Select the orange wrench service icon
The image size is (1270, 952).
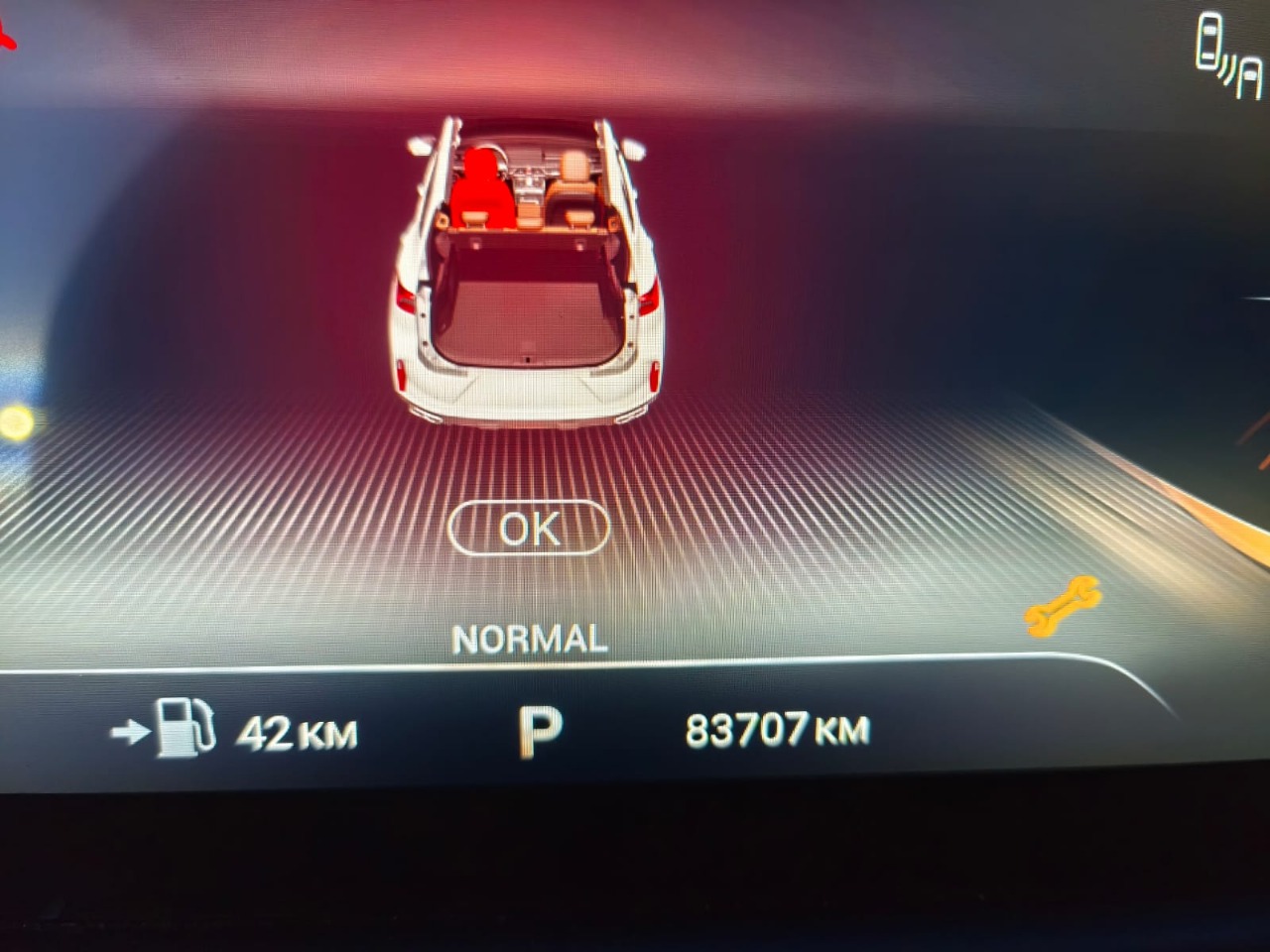pos(1063,604)
